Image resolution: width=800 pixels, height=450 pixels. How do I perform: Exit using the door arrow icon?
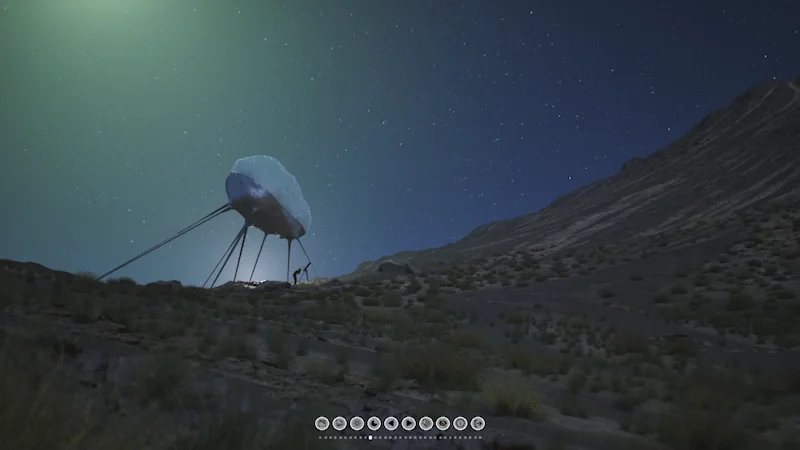click(x=477, y=423)
